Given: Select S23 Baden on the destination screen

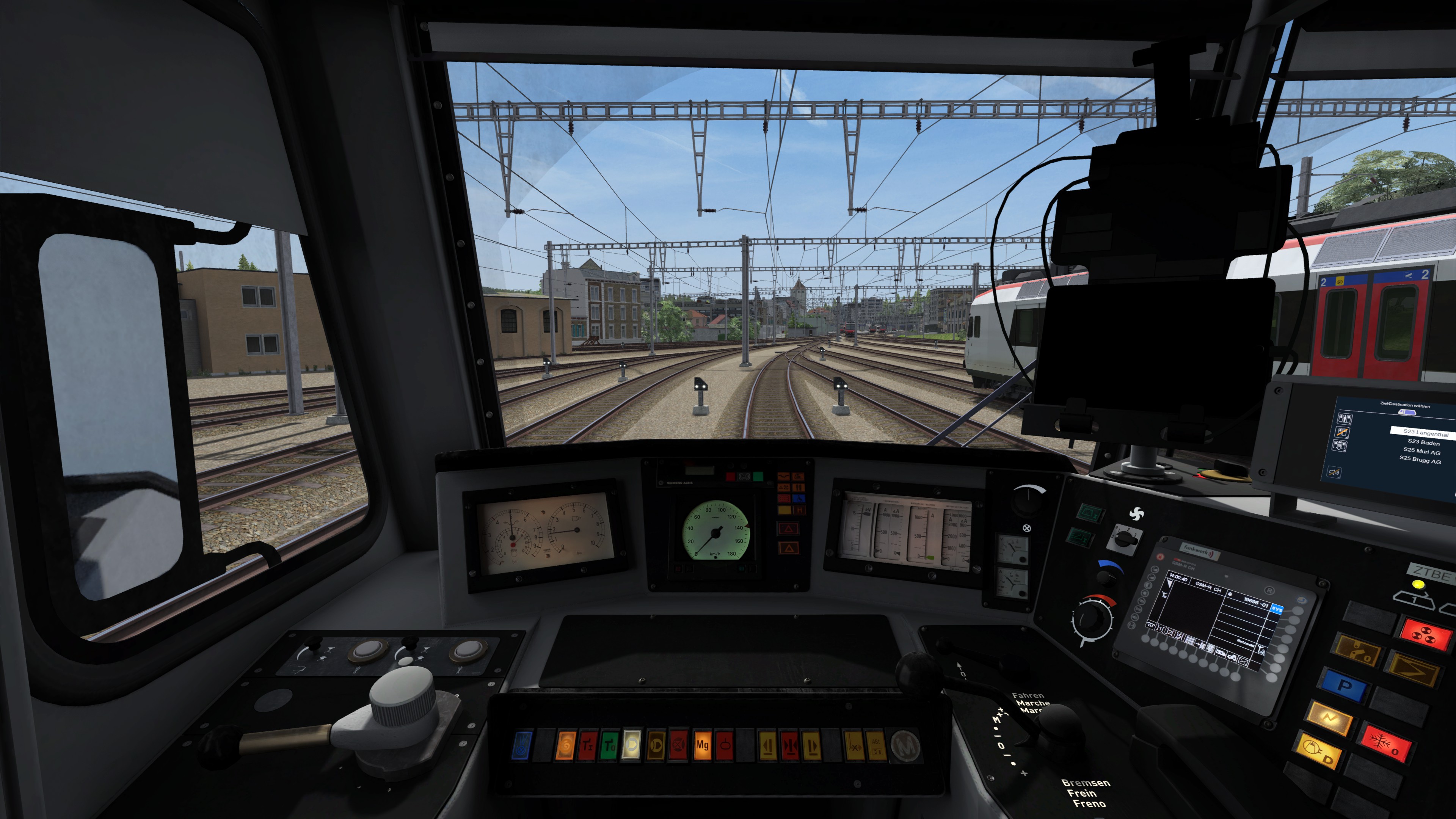Looking at the screenshot, I should [x=1423, y=442].
